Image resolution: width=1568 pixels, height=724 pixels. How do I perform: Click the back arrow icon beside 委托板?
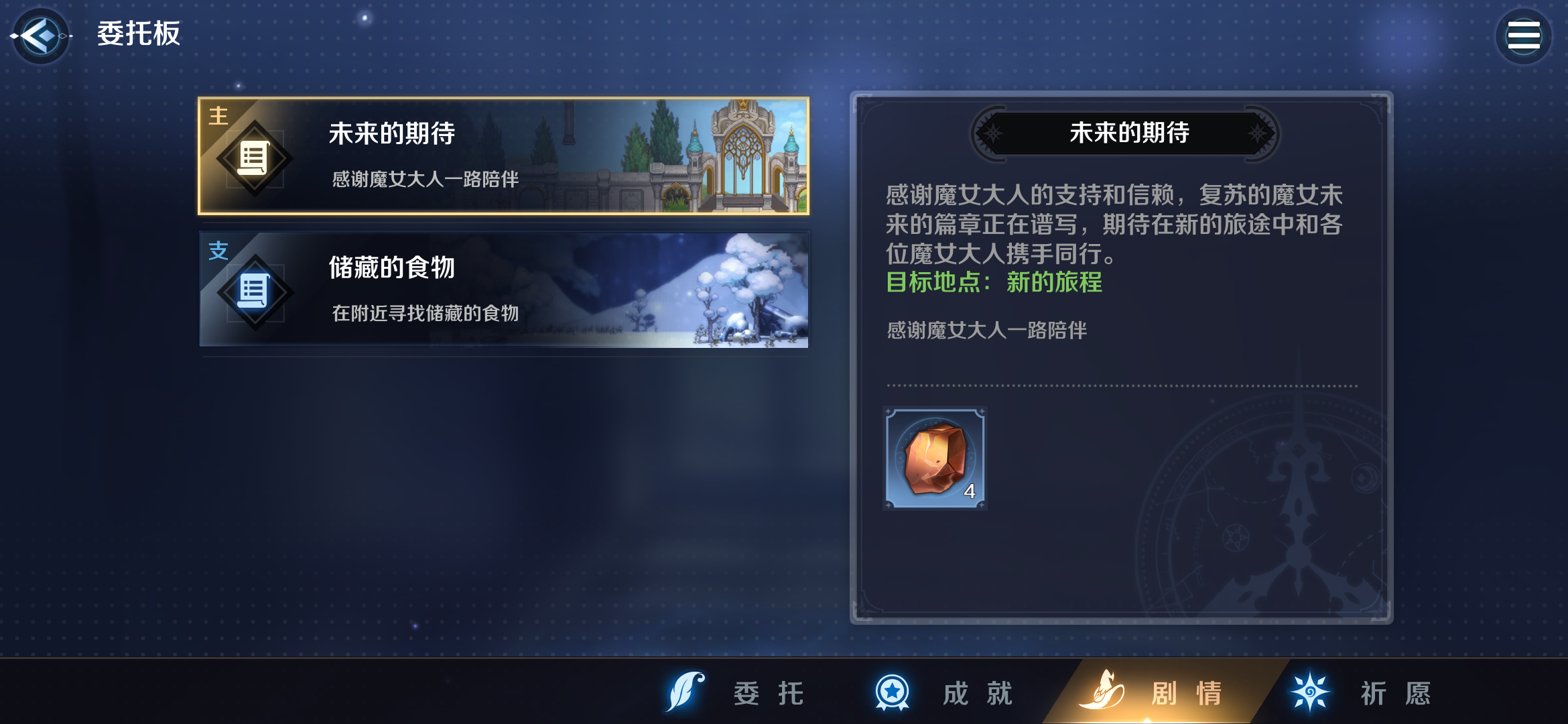pos(40,36)
